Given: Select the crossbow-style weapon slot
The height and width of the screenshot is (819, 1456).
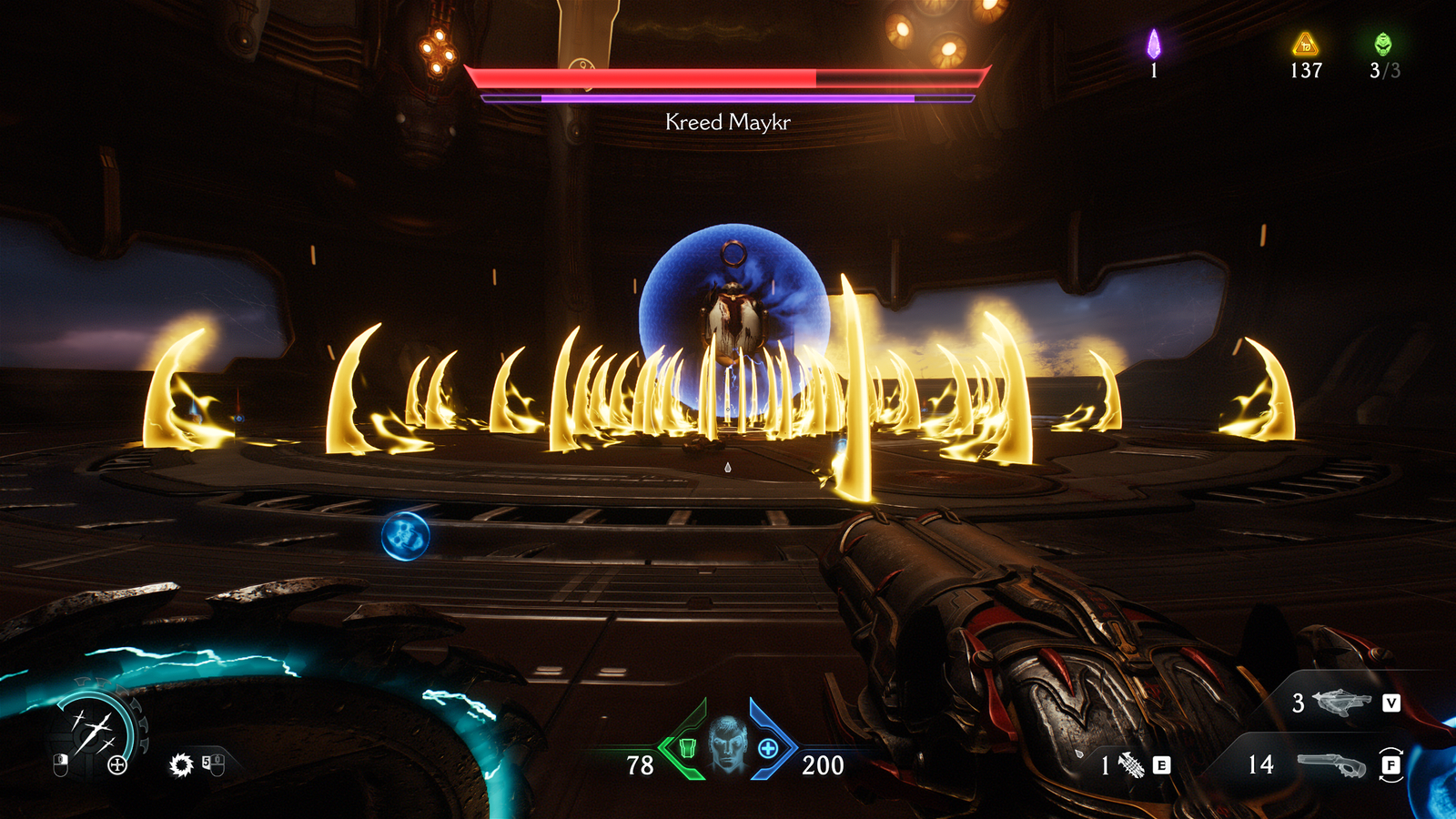Looking at the screenshot, I should coord(1342,702).
